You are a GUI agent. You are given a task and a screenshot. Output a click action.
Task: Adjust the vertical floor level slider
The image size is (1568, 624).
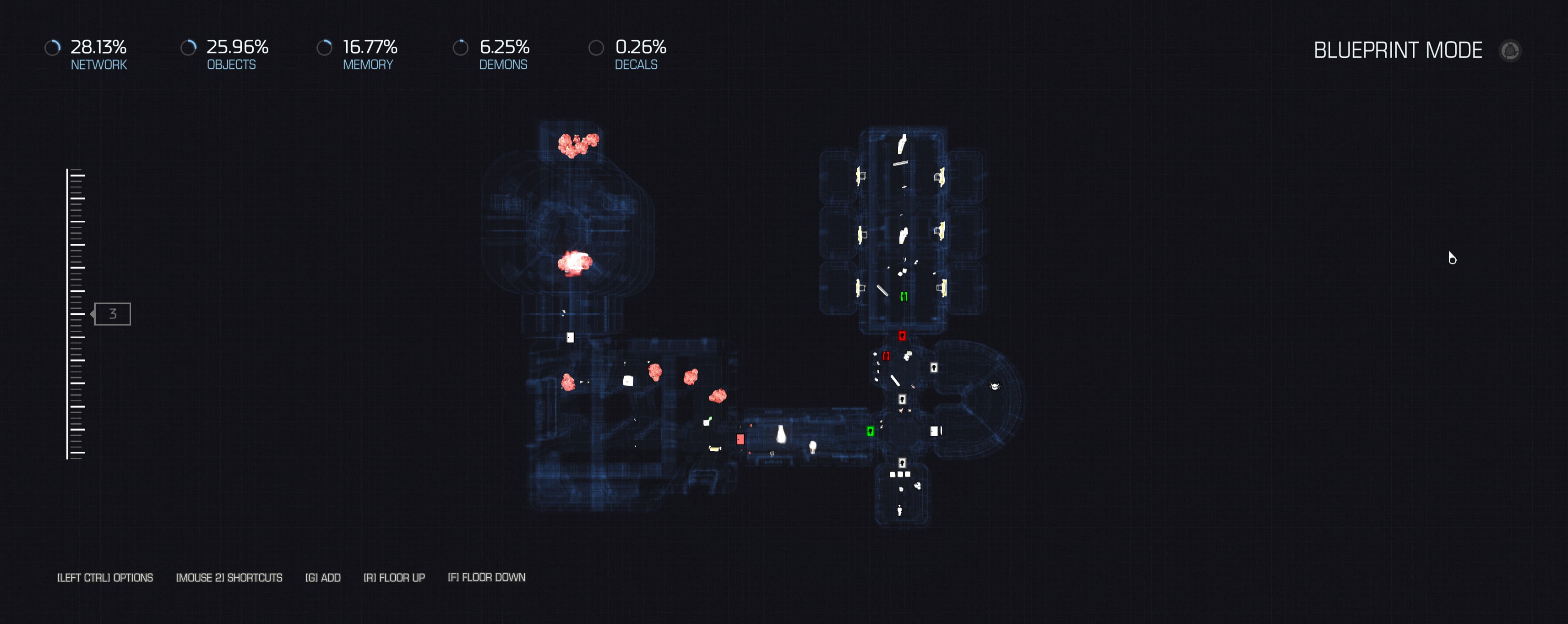[x=76, y=313]
